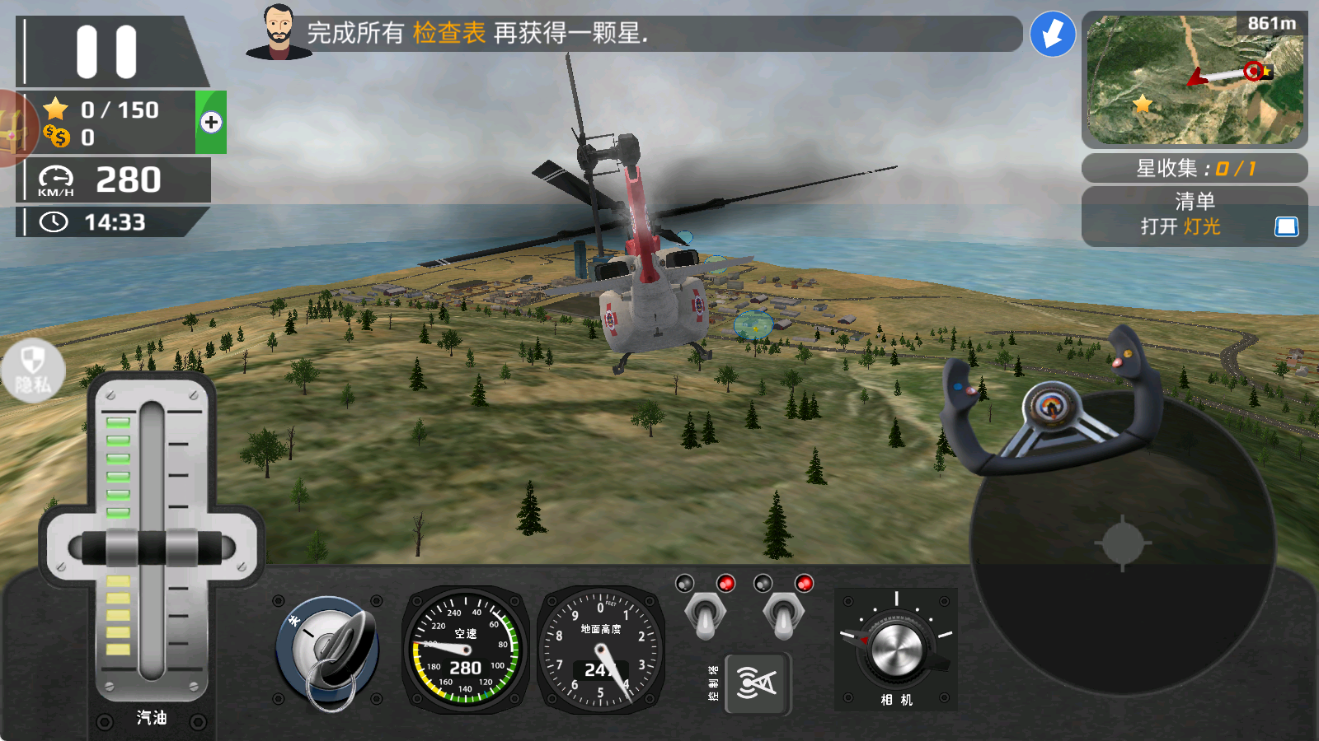Screen dimensions: 1319x741
Task: Click the crosshair in the joystick circle
Action: (x=1121, y=544)
